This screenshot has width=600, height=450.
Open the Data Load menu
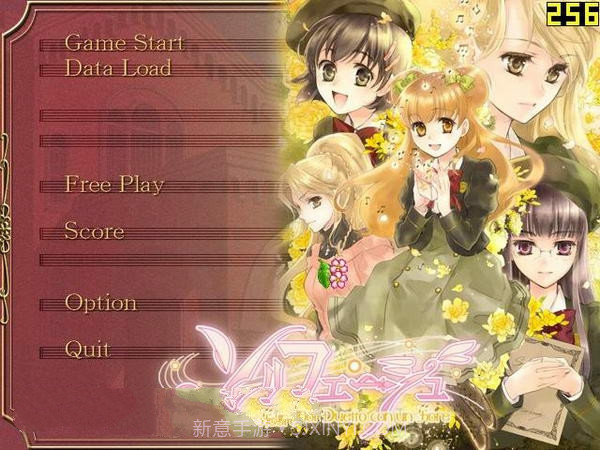(118, 68)
